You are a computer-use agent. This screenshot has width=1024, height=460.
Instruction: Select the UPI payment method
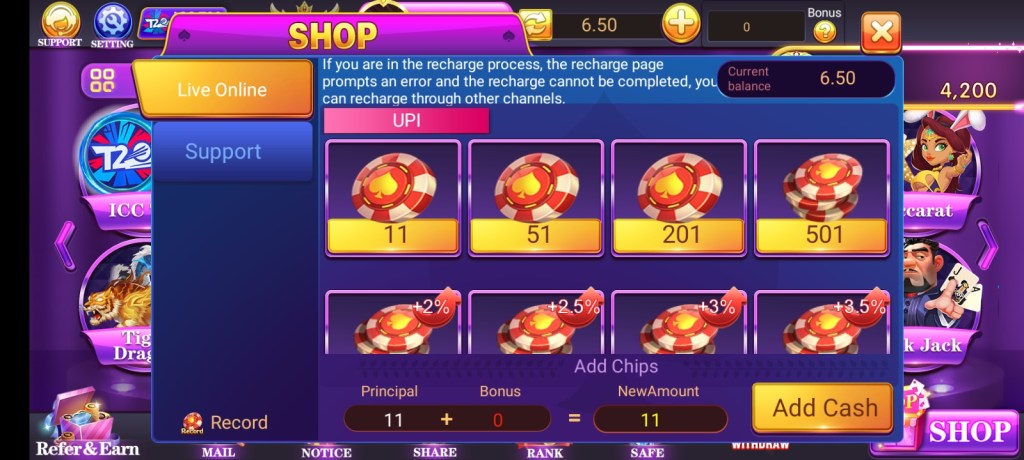pyautogui.click(x=406, y=121)
